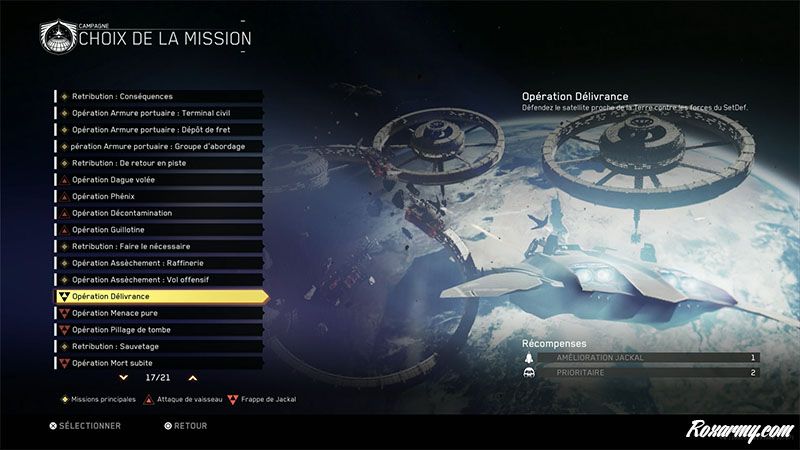Pick Retribution : De retour en piste
The image size is (800, 450).
pyautogui.click(x=160, y=163)
